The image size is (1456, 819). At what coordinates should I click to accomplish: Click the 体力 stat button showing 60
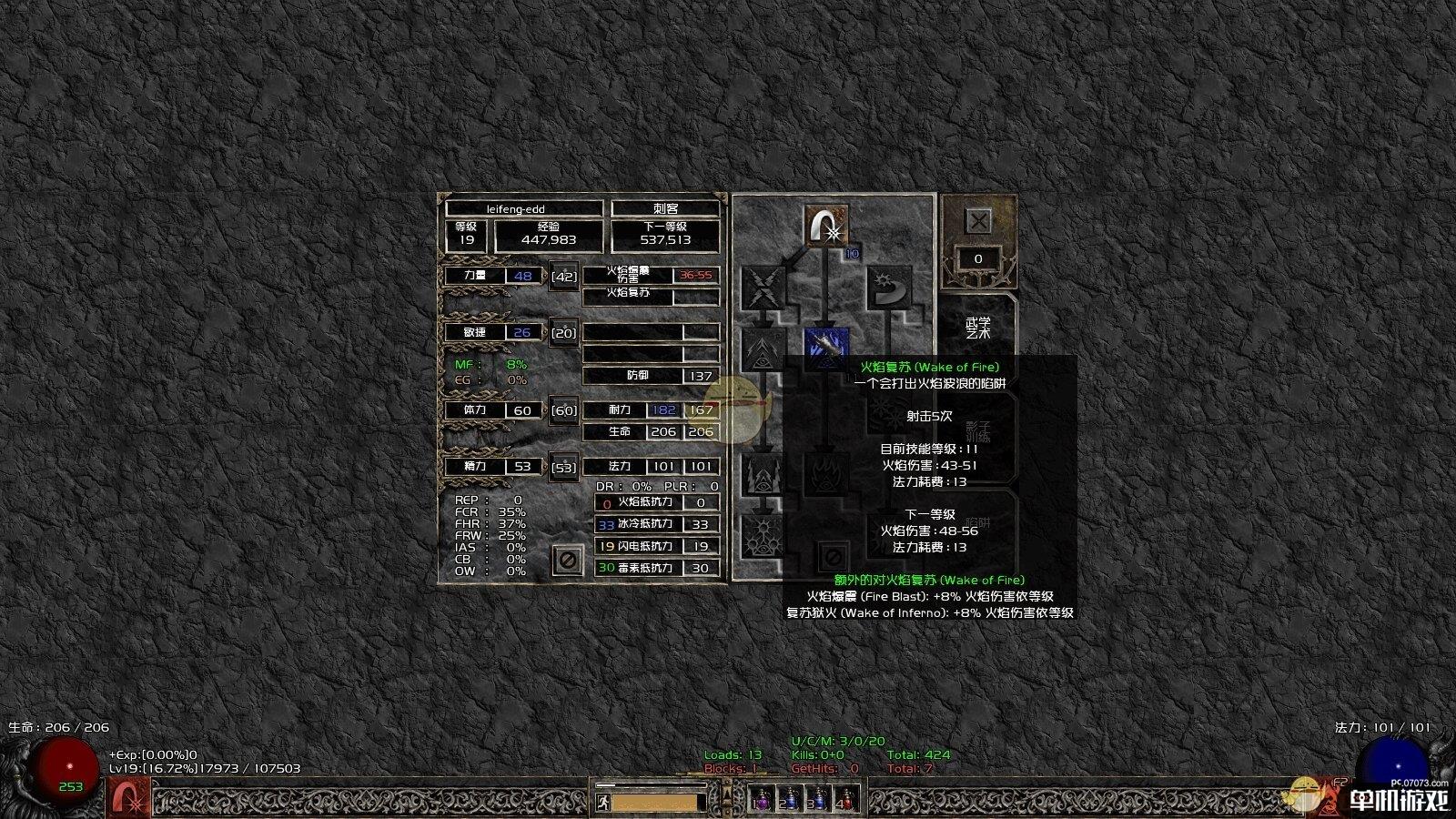[x=564, y=410]
